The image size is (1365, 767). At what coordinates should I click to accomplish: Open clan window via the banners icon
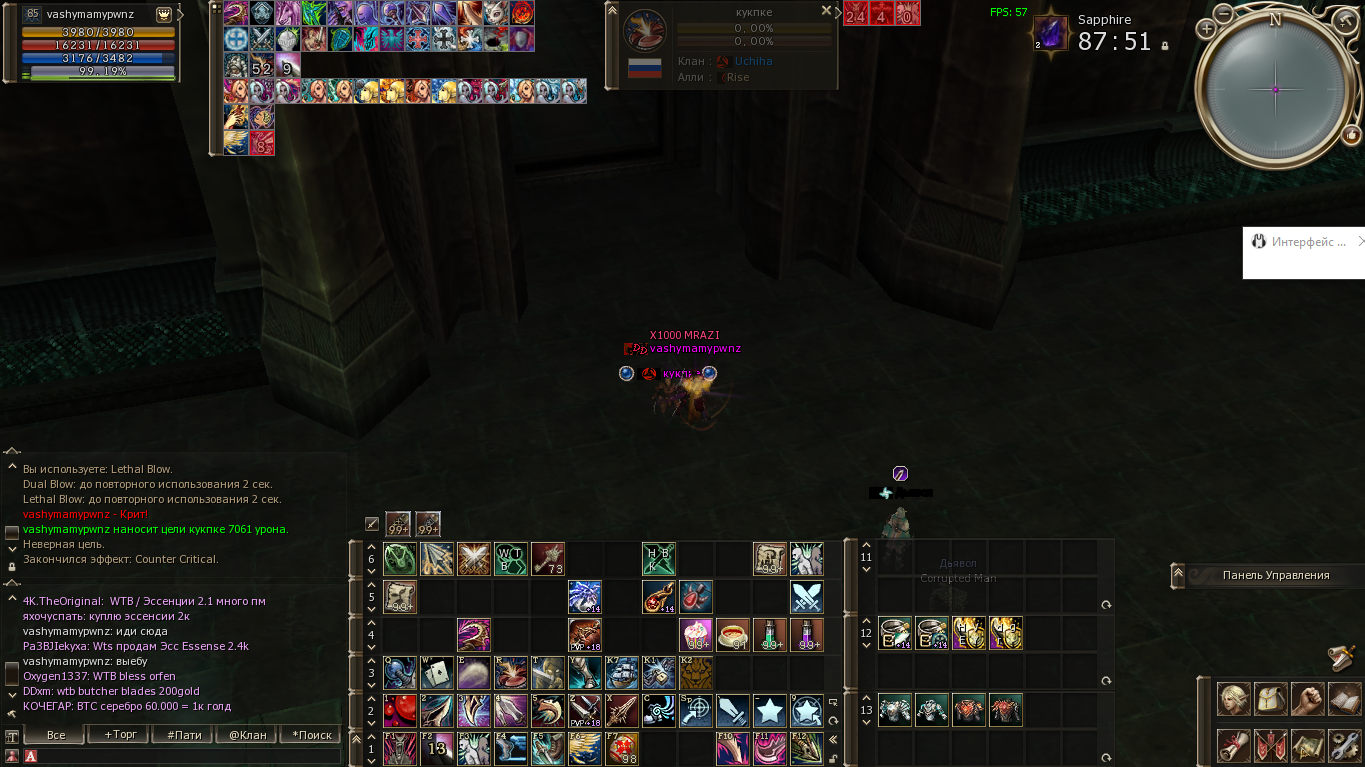click(x=1271, y=745)
